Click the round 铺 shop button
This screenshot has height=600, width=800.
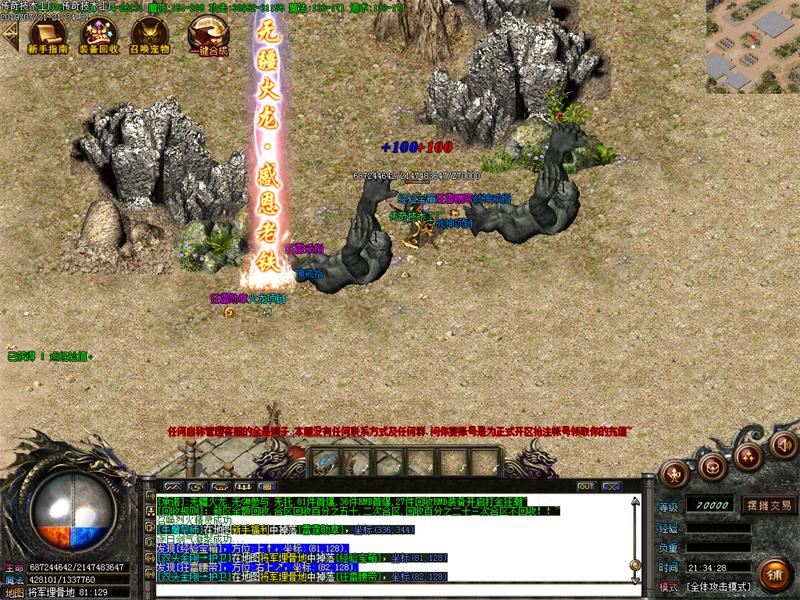tap(770, 574)
